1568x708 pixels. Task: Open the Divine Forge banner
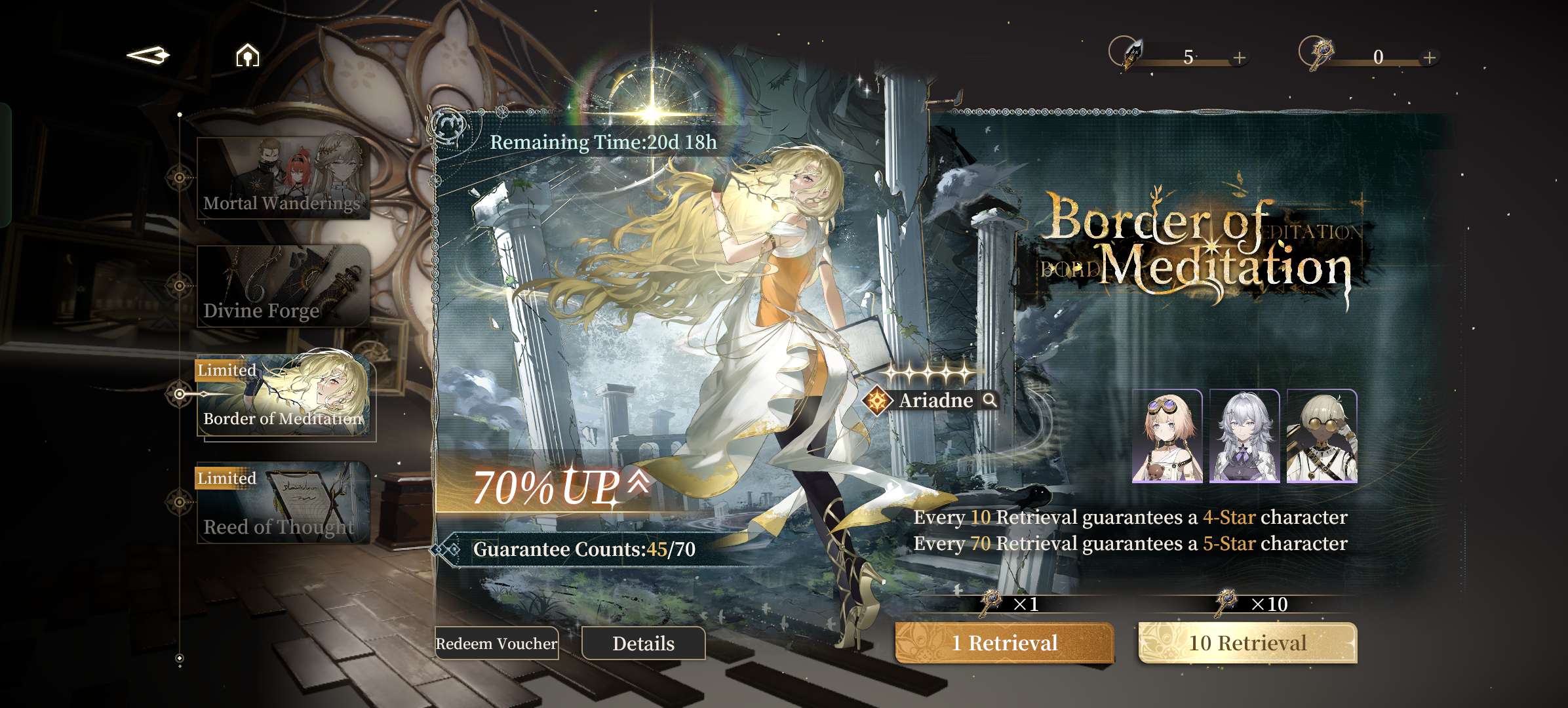tap(283, 286)
